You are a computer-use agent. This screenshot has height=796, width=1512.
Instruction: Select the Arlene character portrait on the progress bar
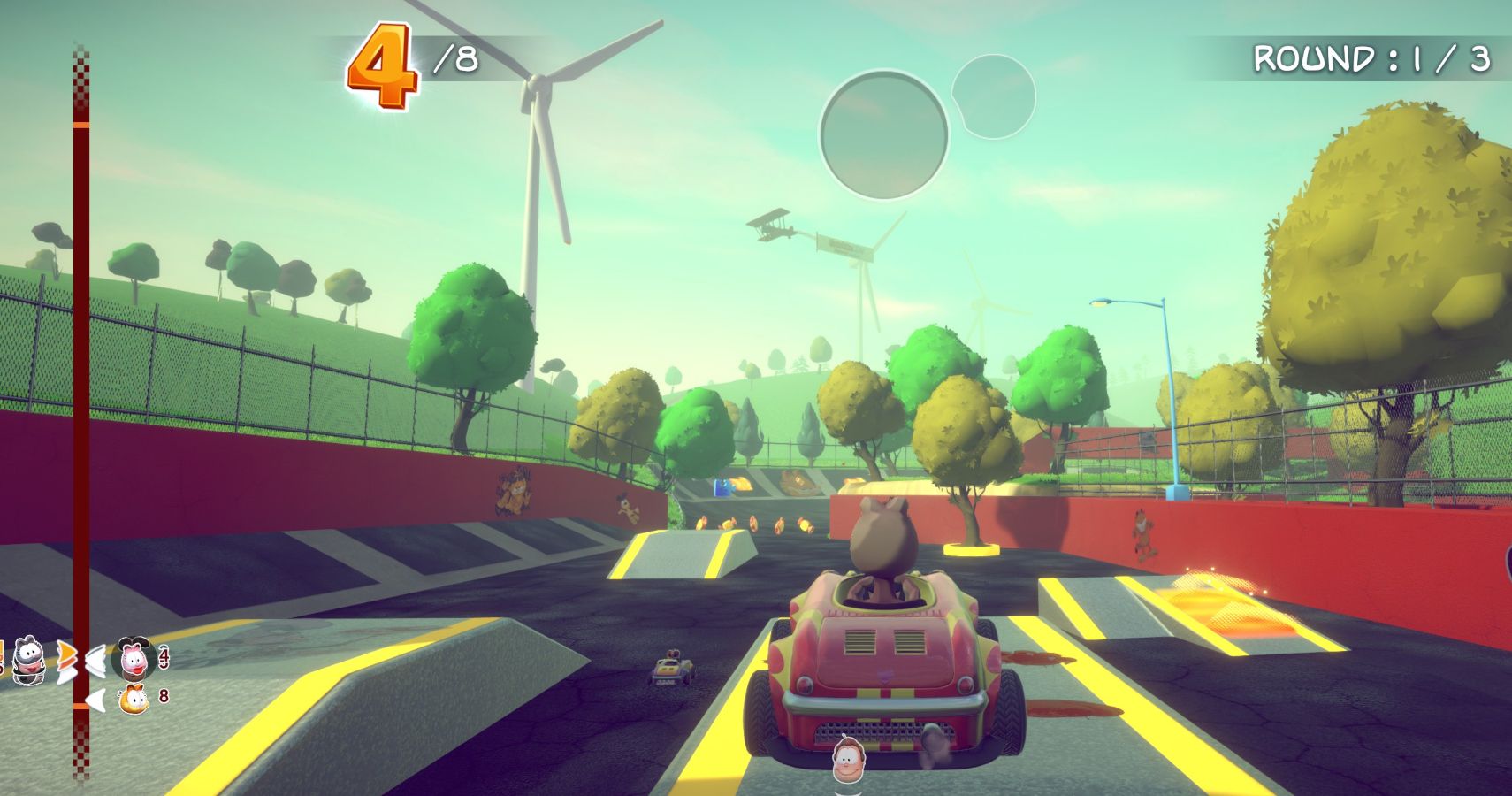coord(133,659)
